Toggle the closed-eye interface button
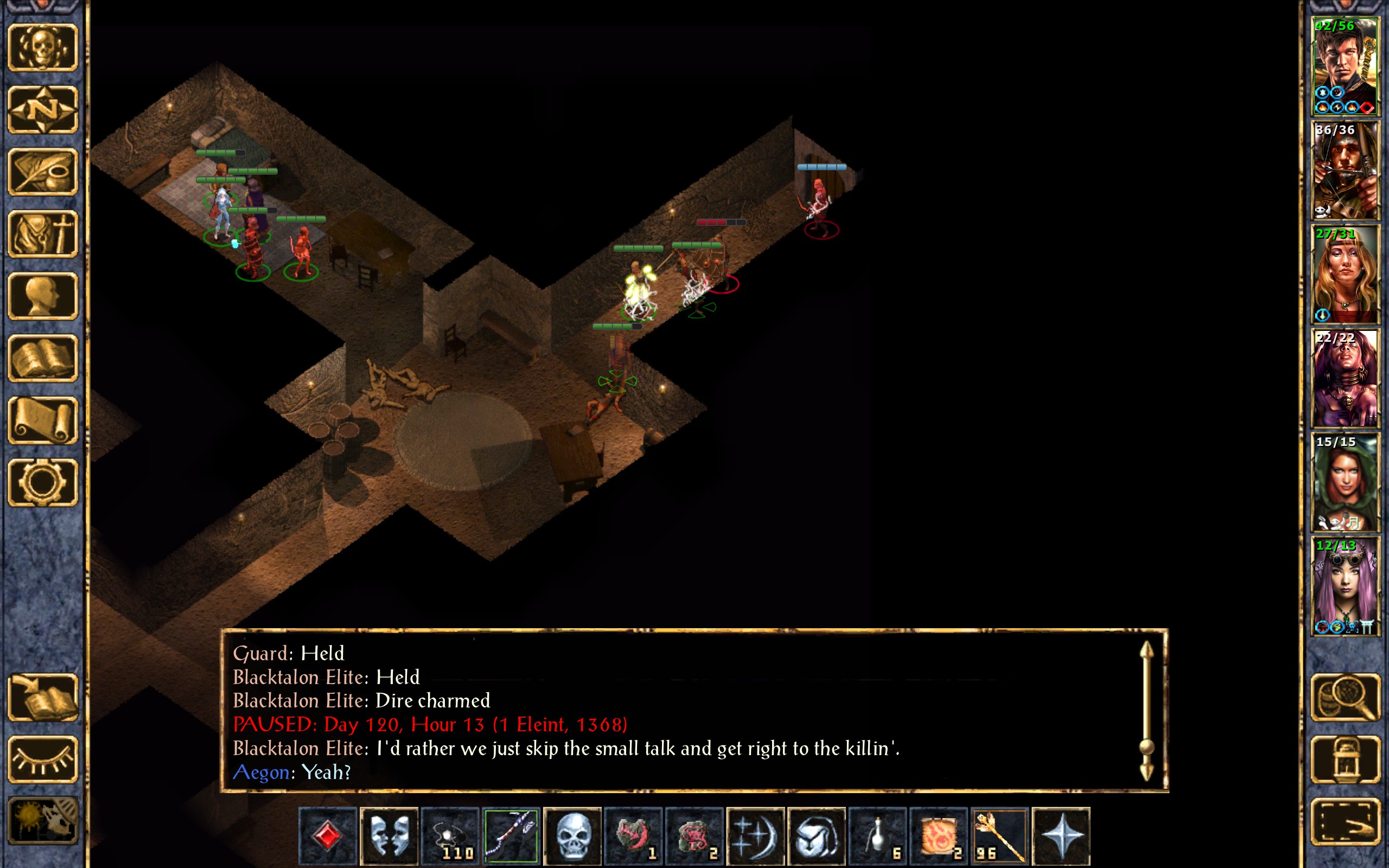This screenshot has height=868, width=1389. (x=43, y=759)
